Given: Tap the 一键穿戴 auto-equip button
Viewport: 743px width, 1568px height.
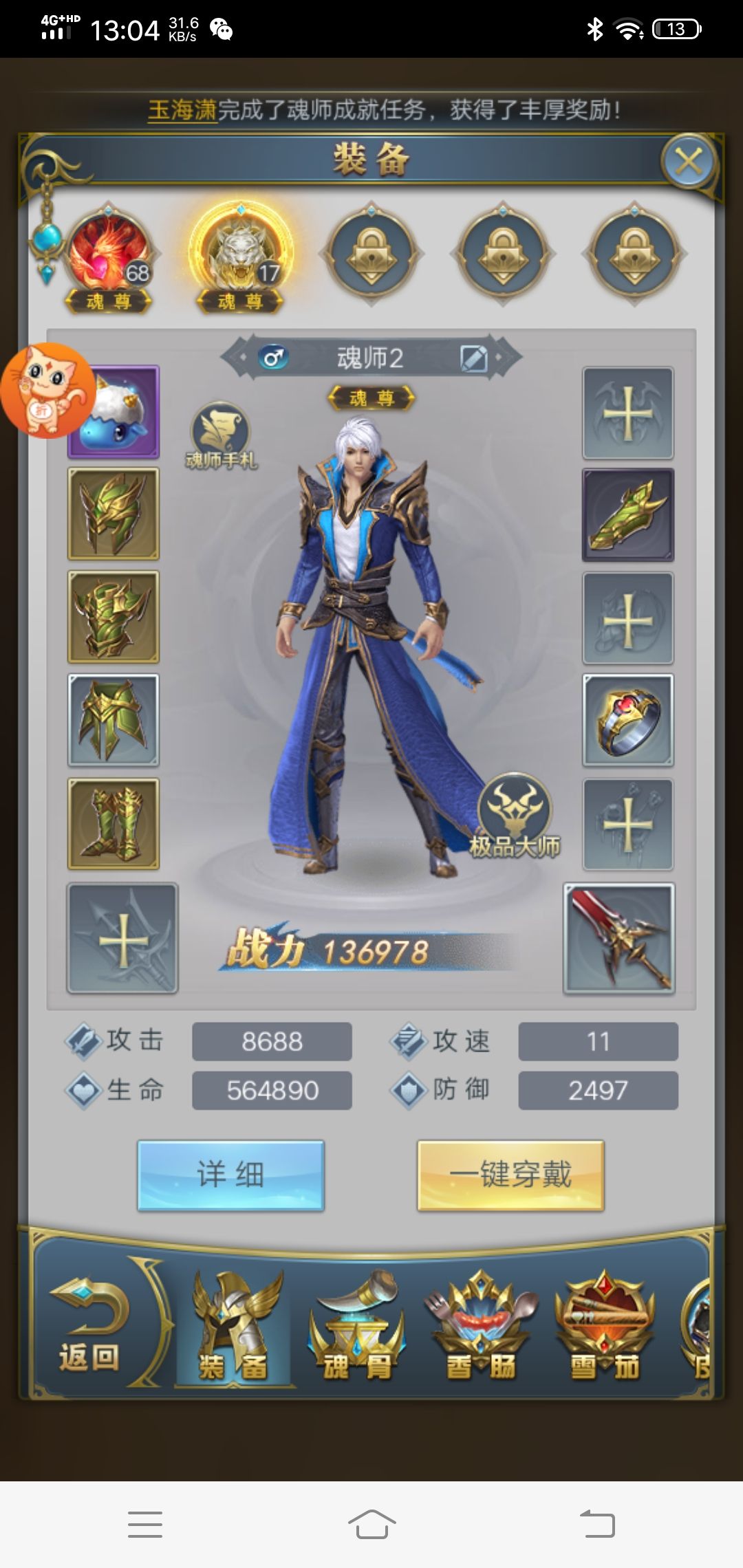Looking at the screenshot, I should click(510, 1175).
